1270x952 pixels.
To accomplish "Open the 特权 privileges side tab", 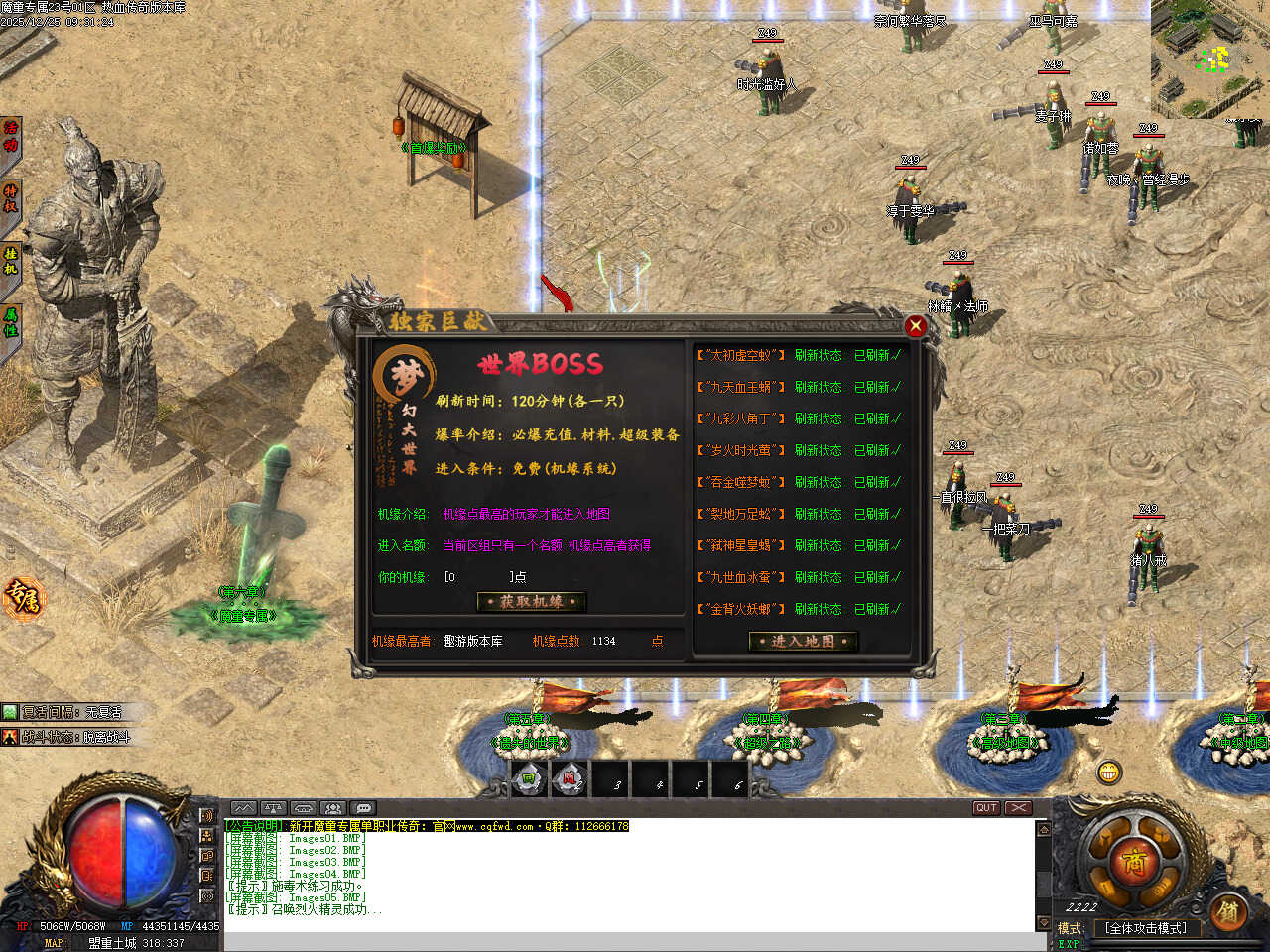I will pos(11,199).
